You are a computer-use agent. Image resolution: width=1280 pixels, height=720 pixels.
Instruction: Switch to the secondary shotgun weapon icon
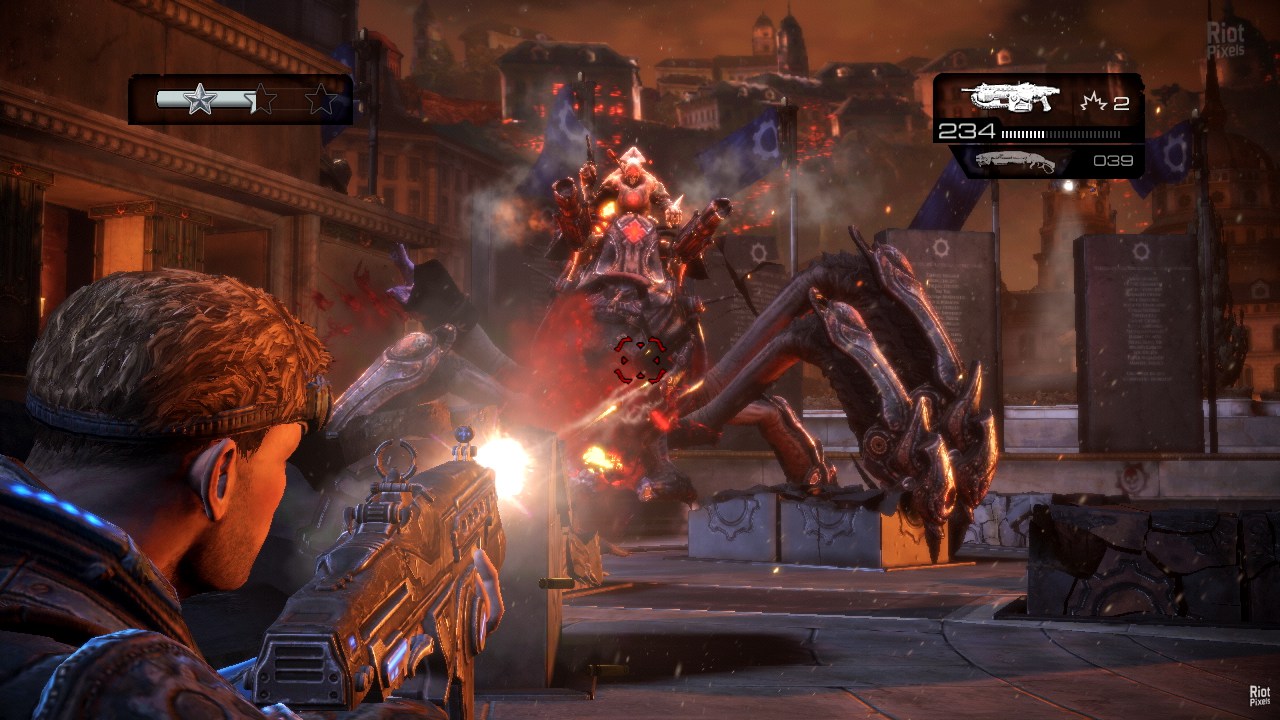click(1014, 161)
